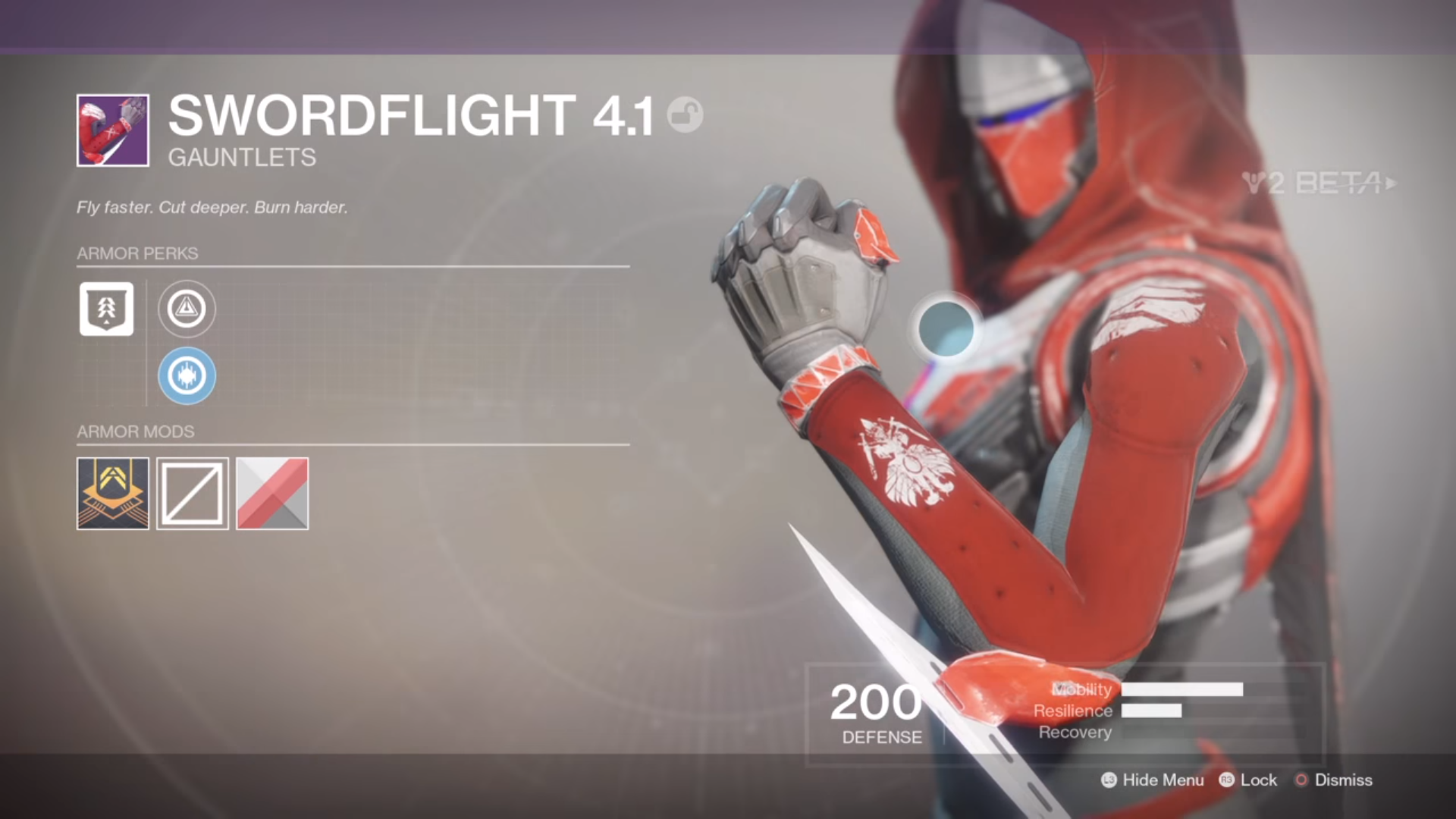Select the tree emblem armor perk icon
This screenshot has width=1456, height=819.
(106, 309)
